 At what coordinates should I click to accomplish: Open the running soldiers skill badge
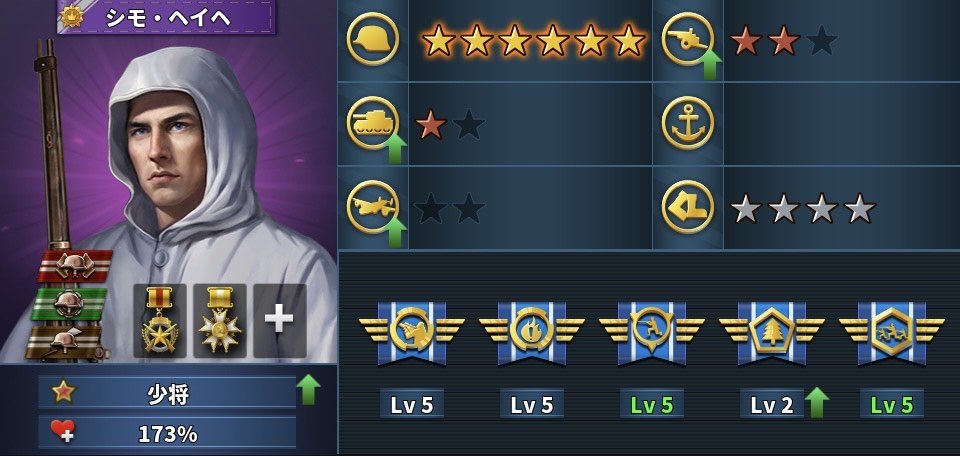point(892,329)
